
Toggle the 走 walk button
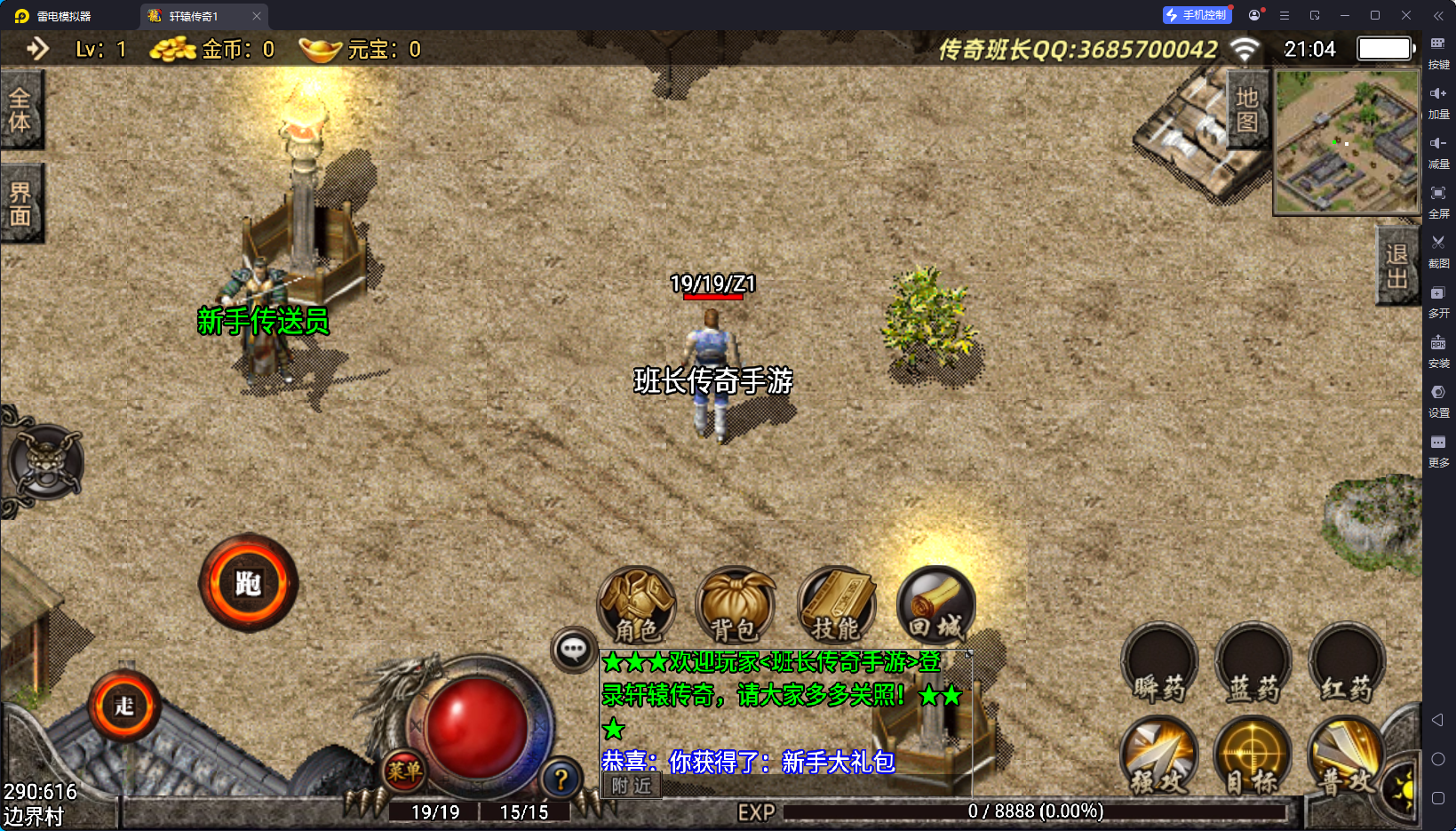(124, 707)
